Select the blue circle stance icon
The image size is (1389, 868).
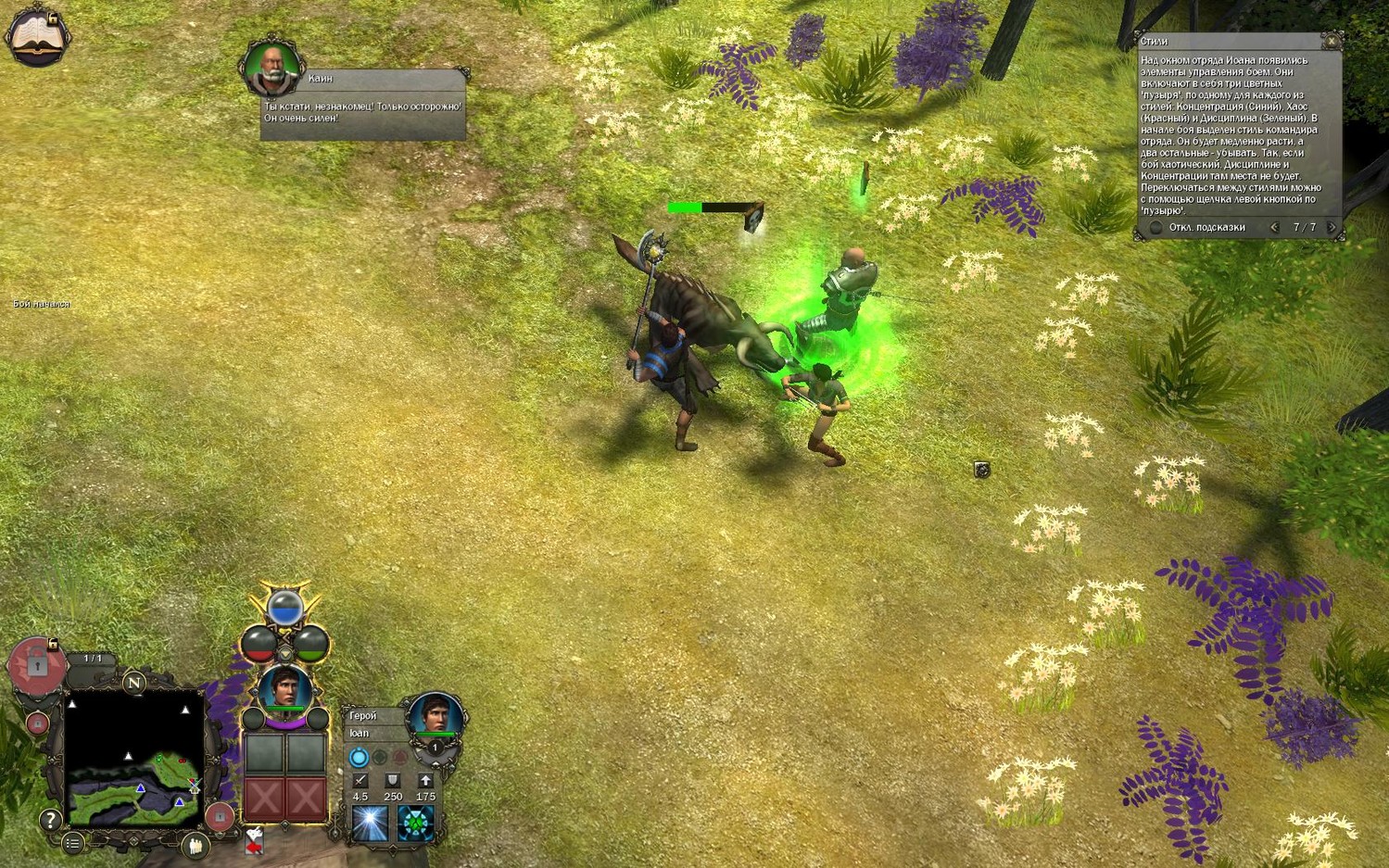click(359, 758)
